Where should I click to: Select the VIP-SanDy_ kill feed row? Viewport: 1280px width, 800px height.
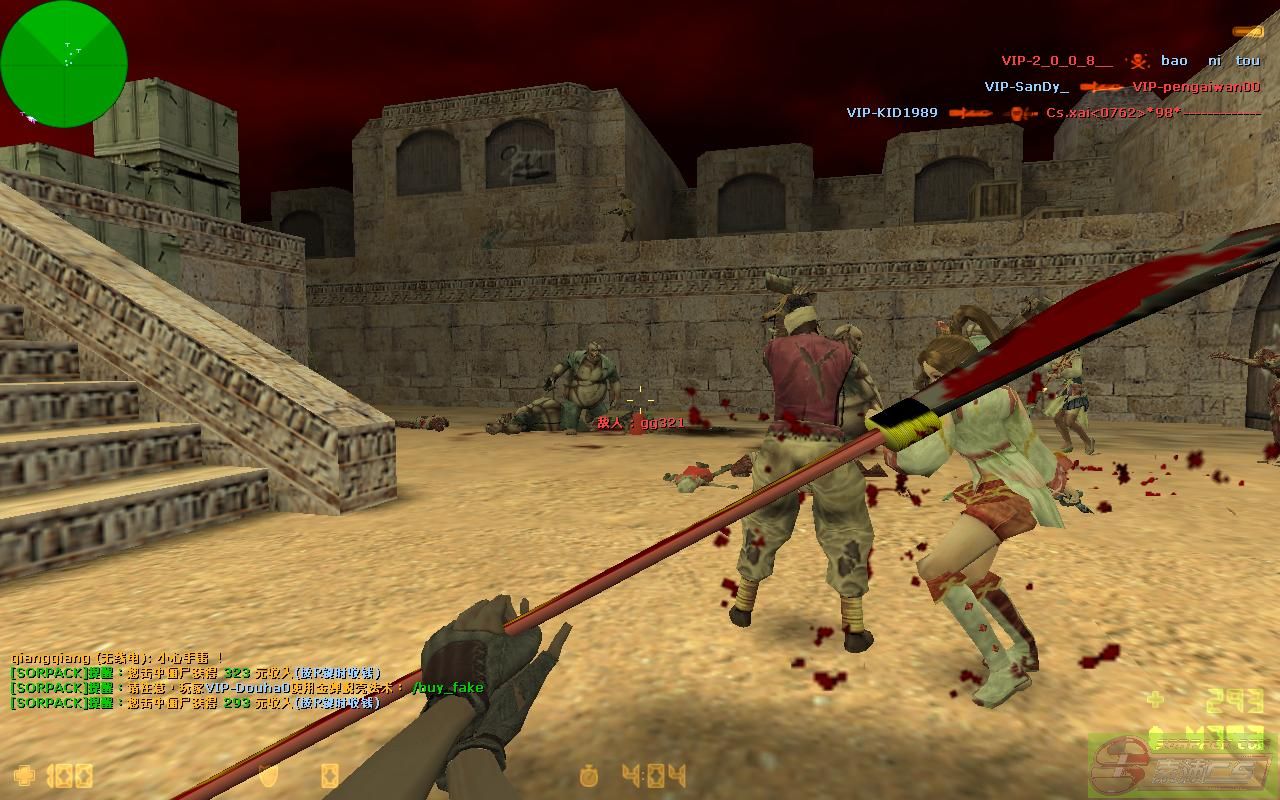click(x=1121, y=87)
